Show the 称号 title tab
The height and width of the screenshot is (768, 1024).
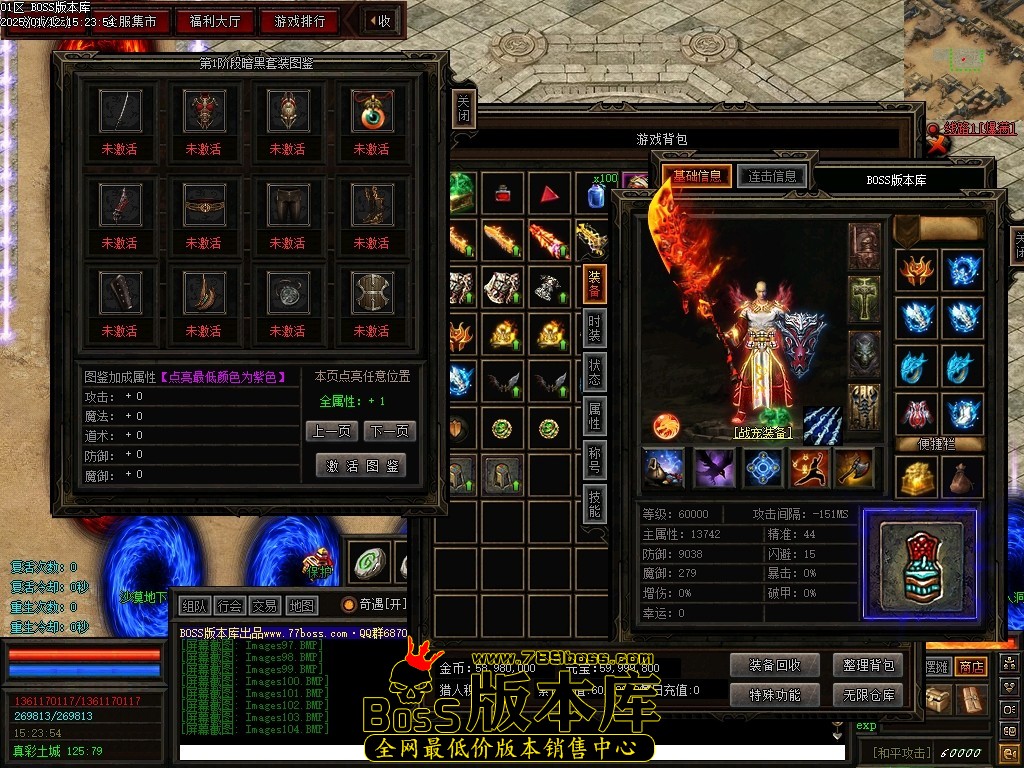pos(594,460)
